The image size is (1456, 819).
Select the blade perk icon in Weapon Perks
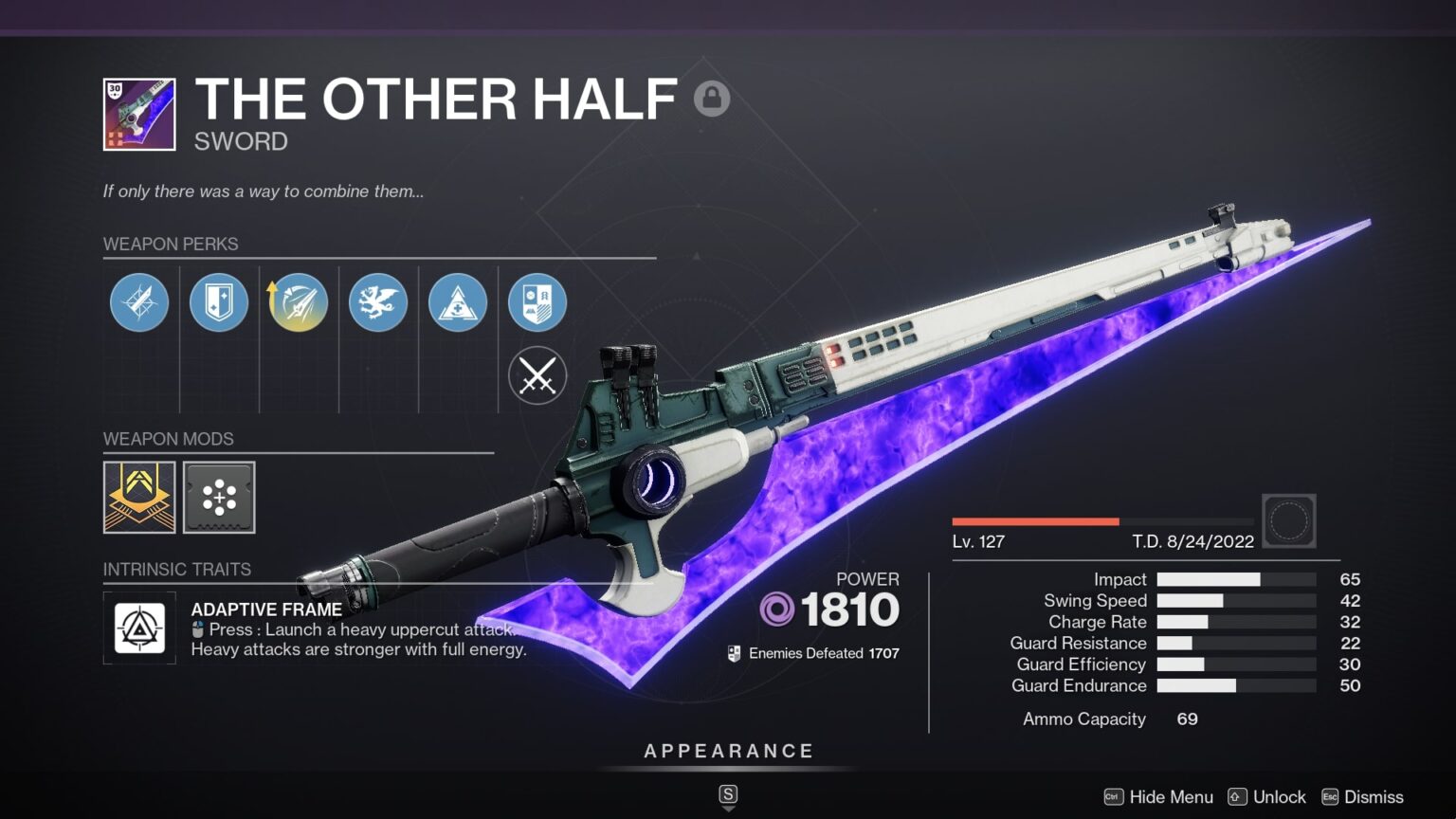pyautogui.click(x=139, y=301)
